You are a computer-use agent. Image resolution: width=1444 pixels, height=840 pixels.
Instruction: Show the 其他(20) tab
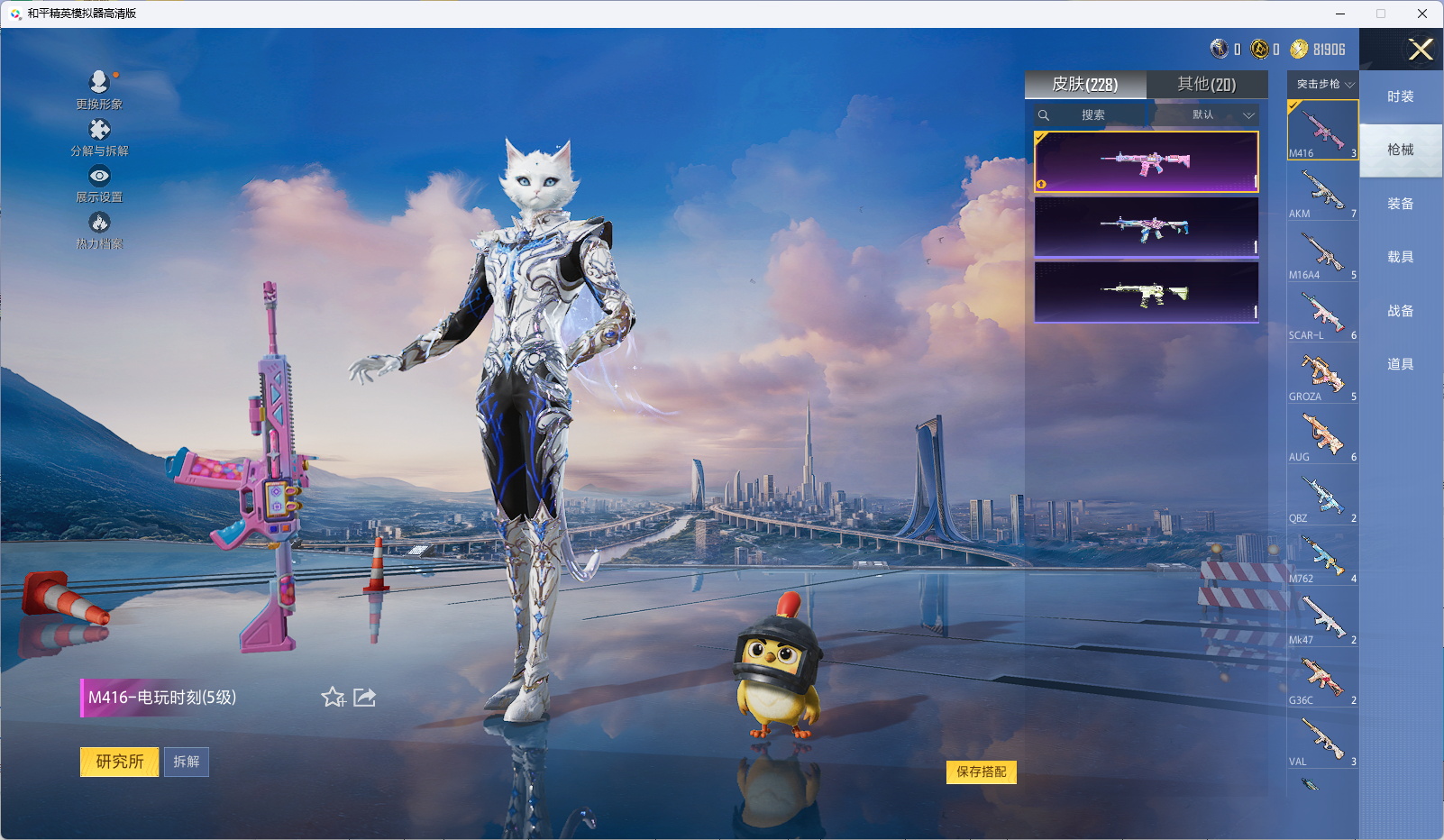click(x=1206, y=85)
